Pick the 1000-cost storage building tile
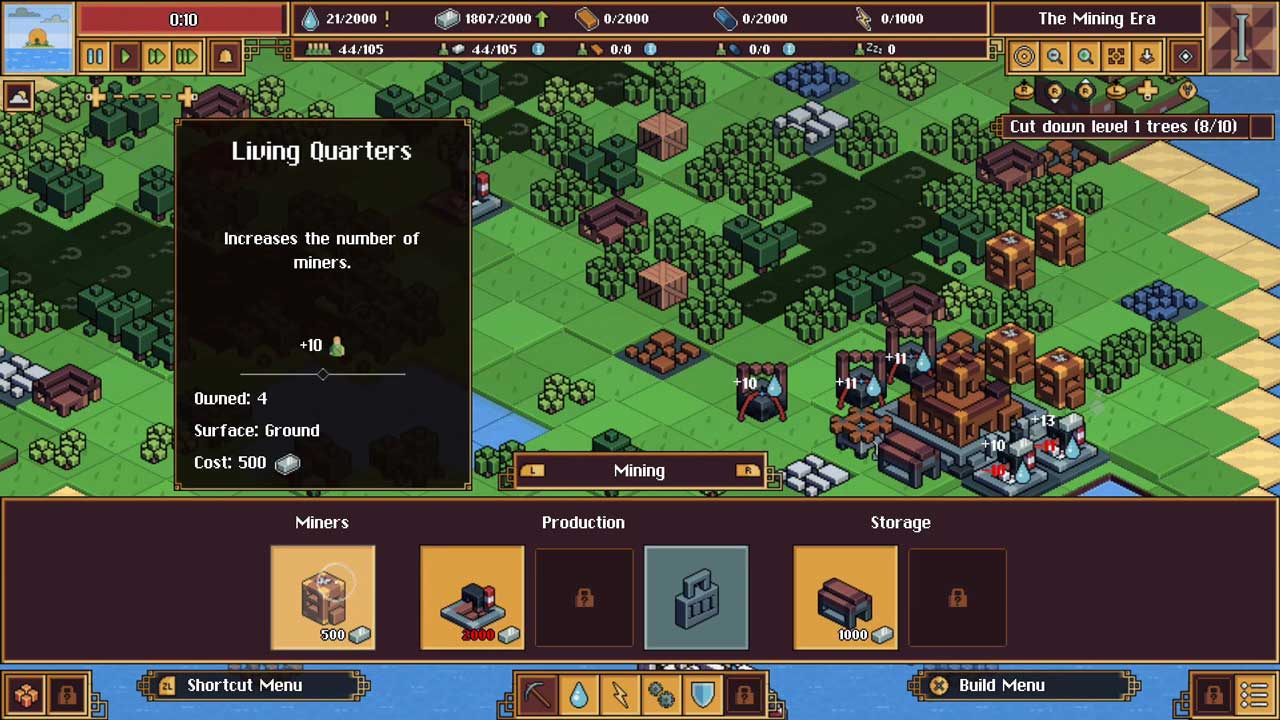Viewport: 1280px width, 720px height. tap(845, 597)
